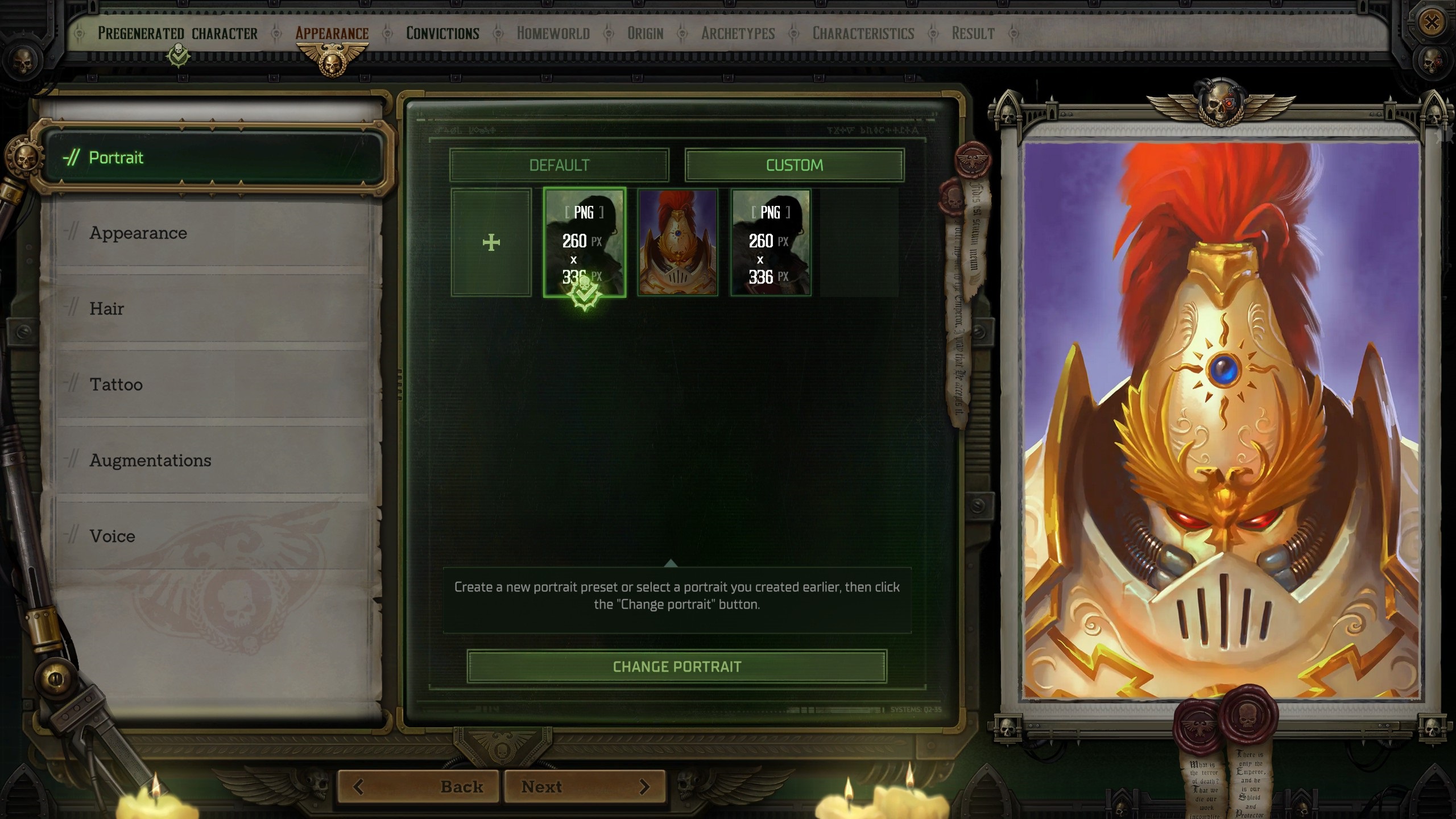Click the right chevron arrow inside the Next button
The width and height of the screenshot is (1456, 819).
click(x=645, y=785)
